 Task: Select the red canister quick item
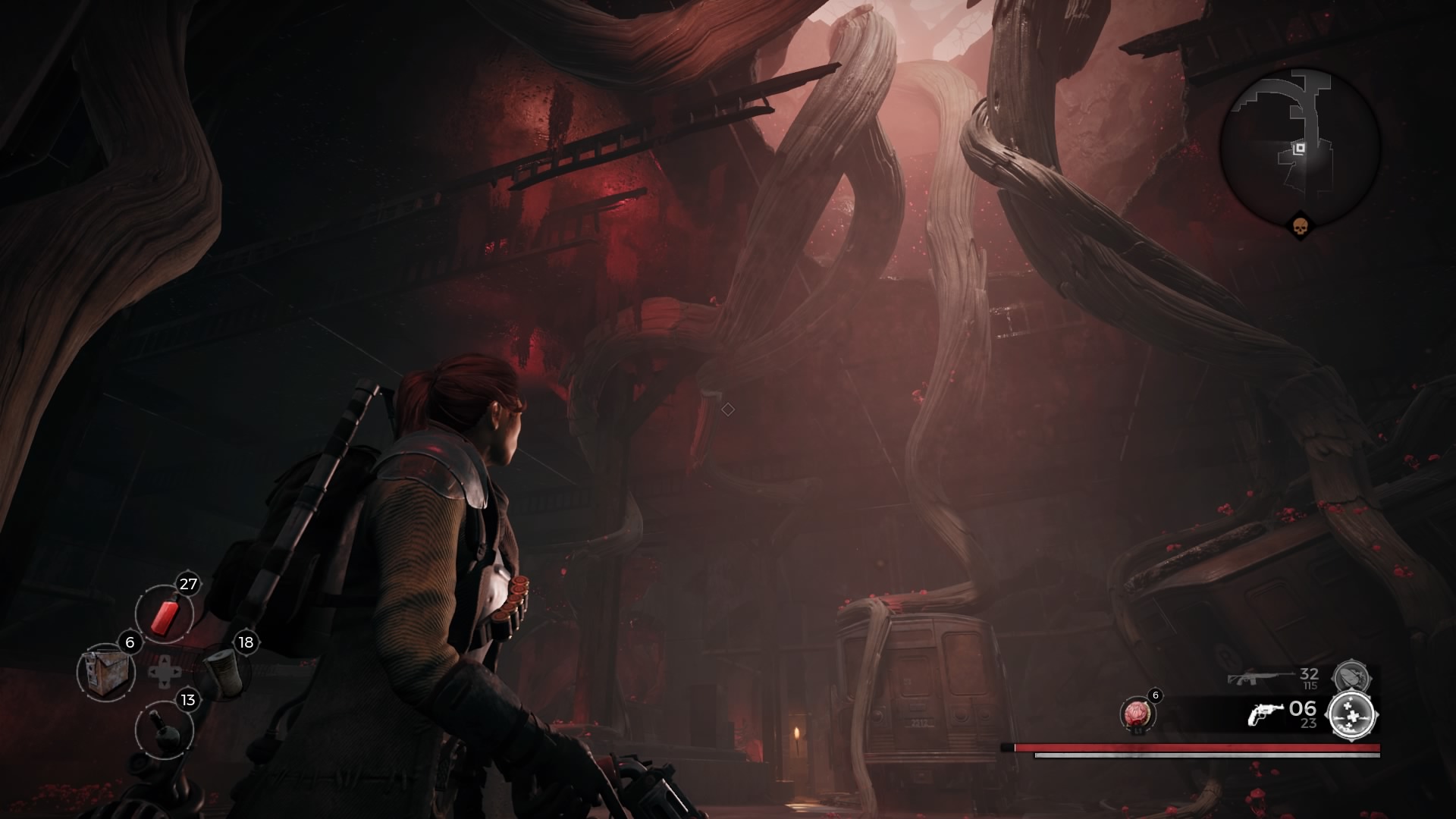tap(165, 616)
